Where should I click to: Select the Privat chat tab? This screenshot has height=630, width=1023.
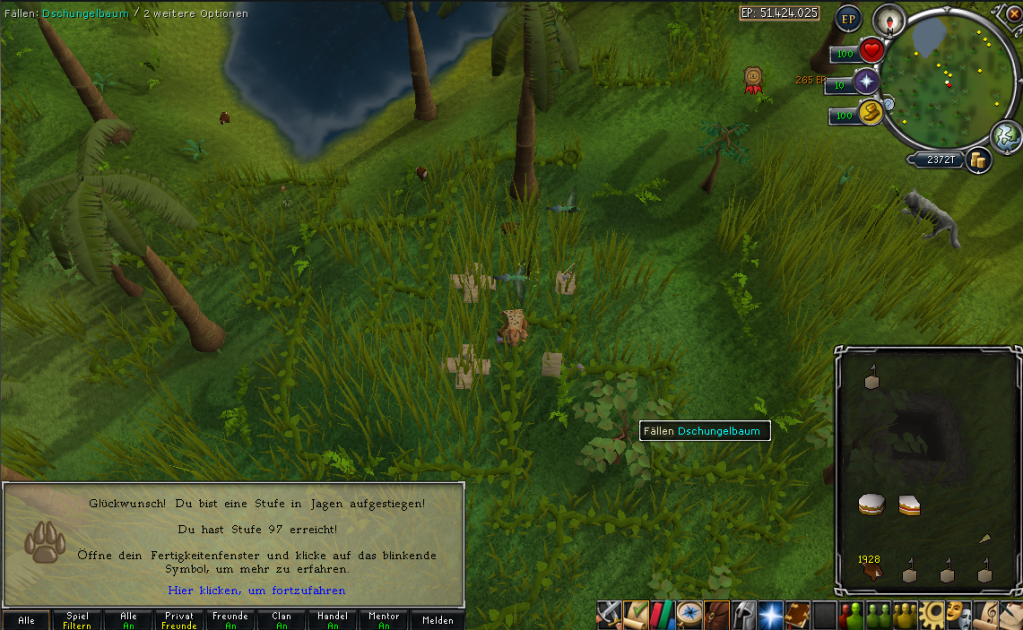click(x=179, y=620)
